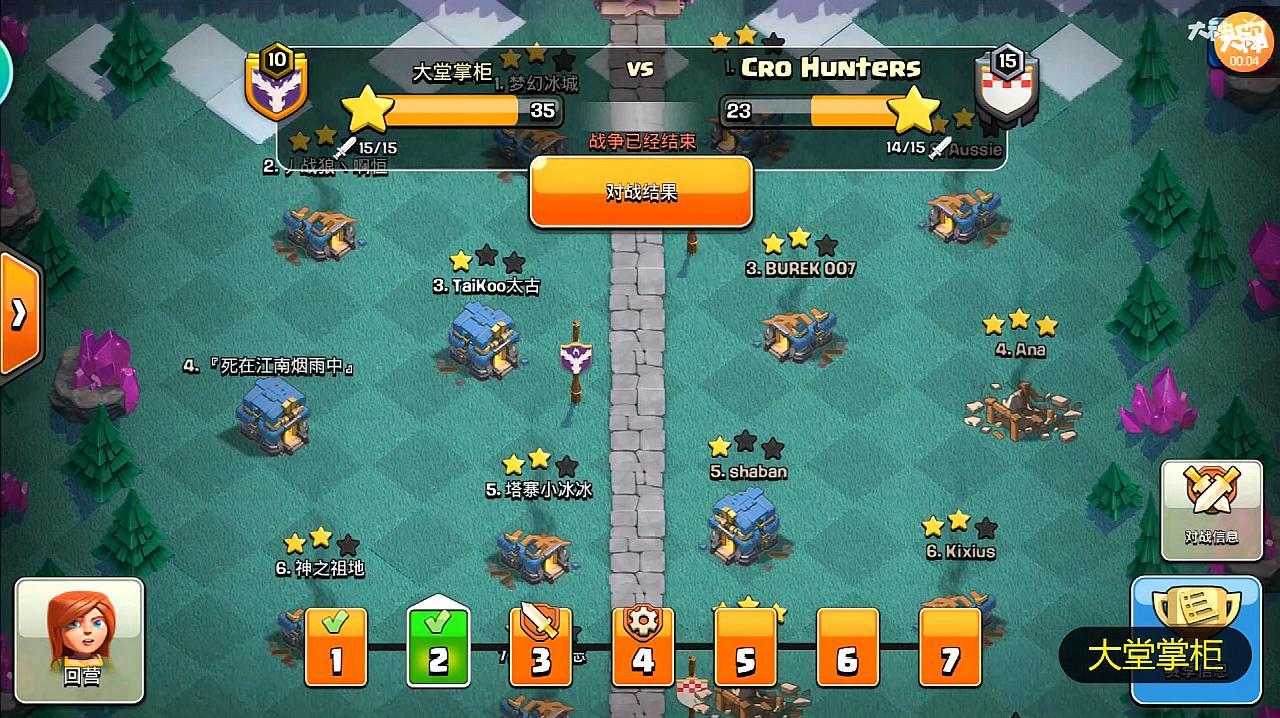1280x718 pixels.
Task: Open day 4 gear tab
Action: pyautogui.click(x=643, y=647)
